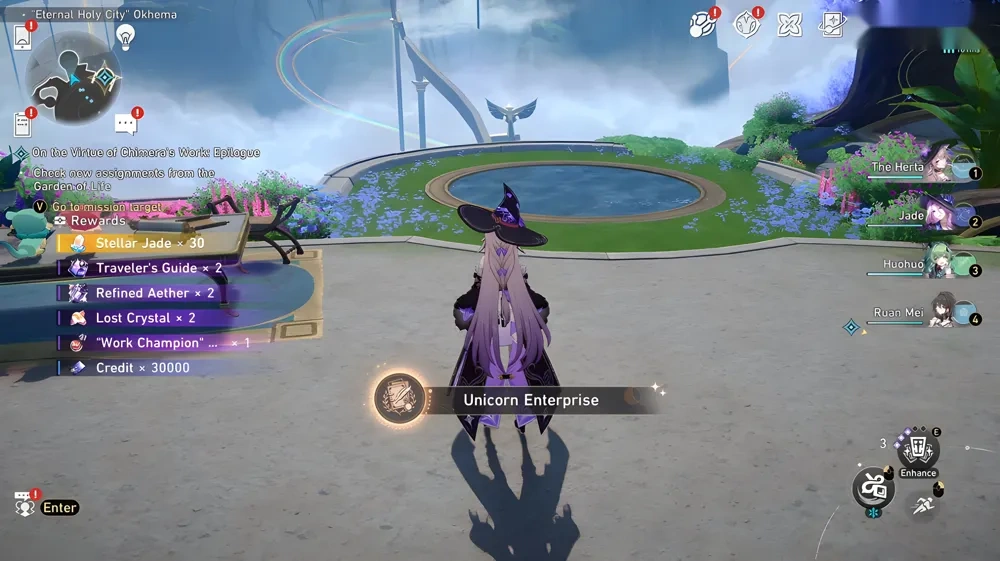This screenshot has width=1000, height=561.
Task: Open the circular minimap
Action: [72, 78]
